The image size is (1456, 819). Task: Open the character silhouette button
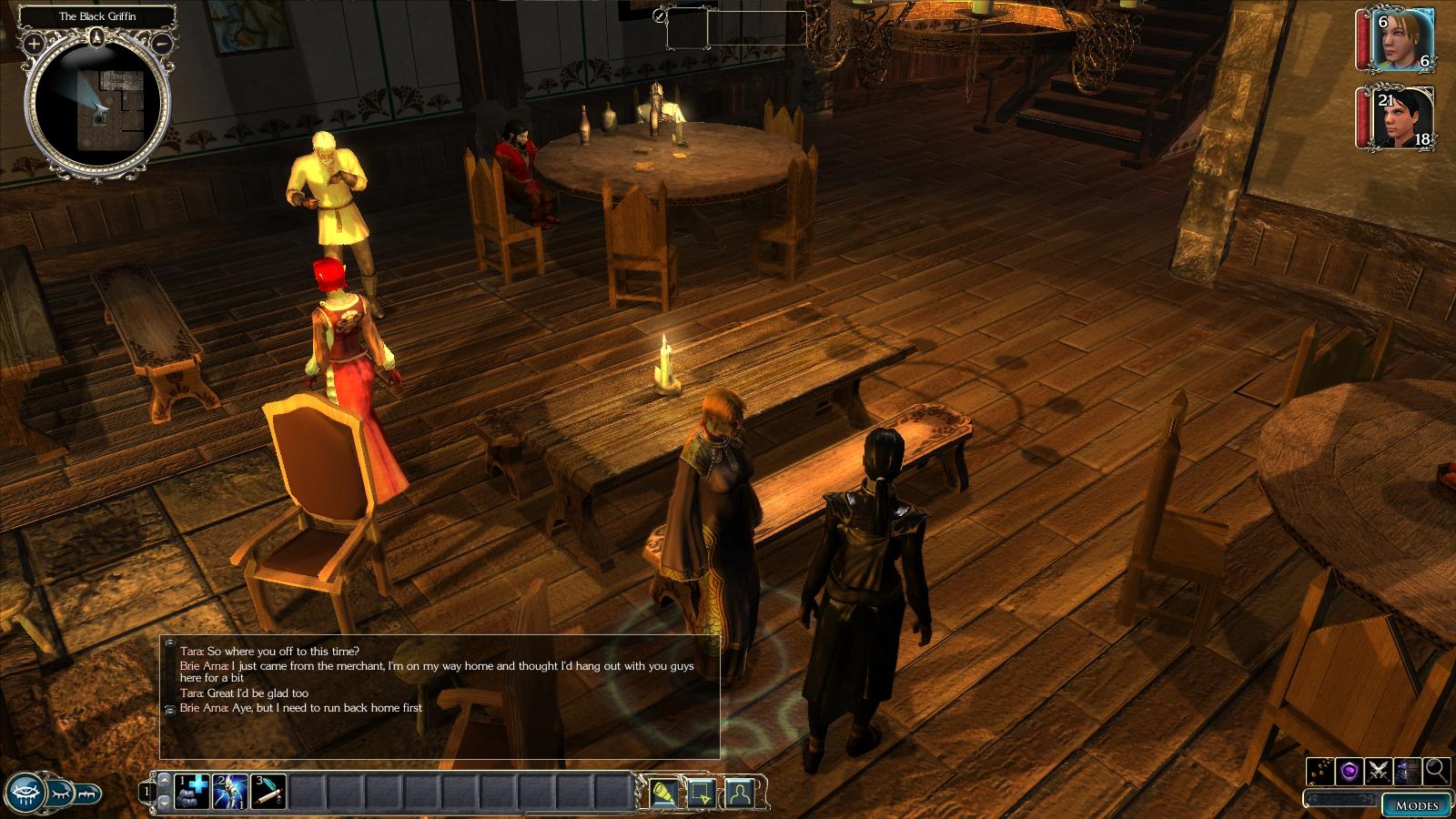click(740, 793)
